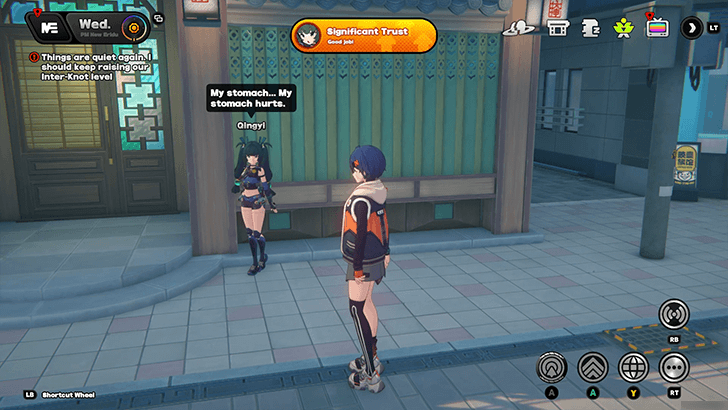
Task: Open the green lotus figure icon
Action: pos(622,27)
